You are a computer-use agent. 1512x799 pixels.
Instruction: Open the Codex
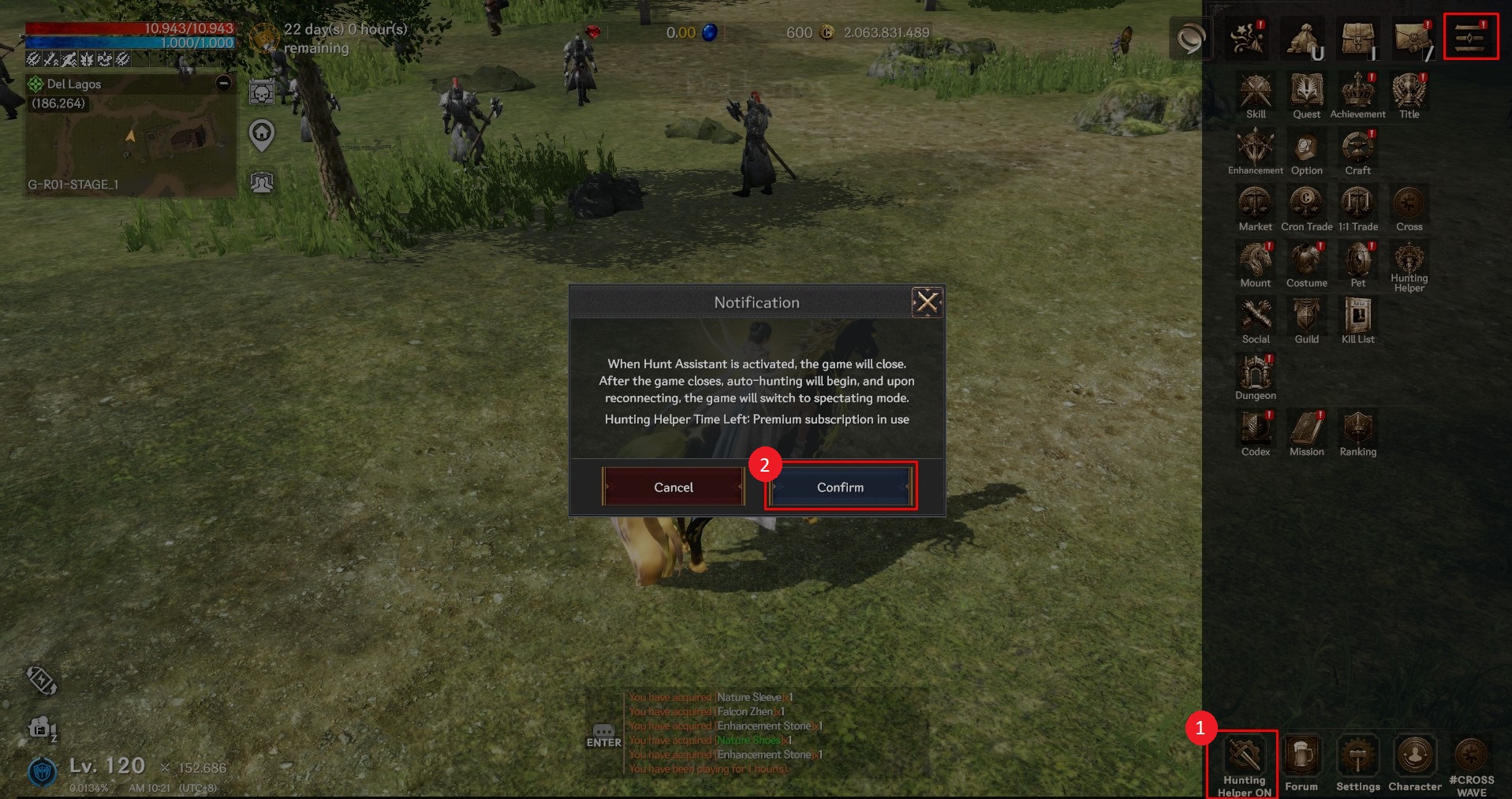pos(1255,431)
